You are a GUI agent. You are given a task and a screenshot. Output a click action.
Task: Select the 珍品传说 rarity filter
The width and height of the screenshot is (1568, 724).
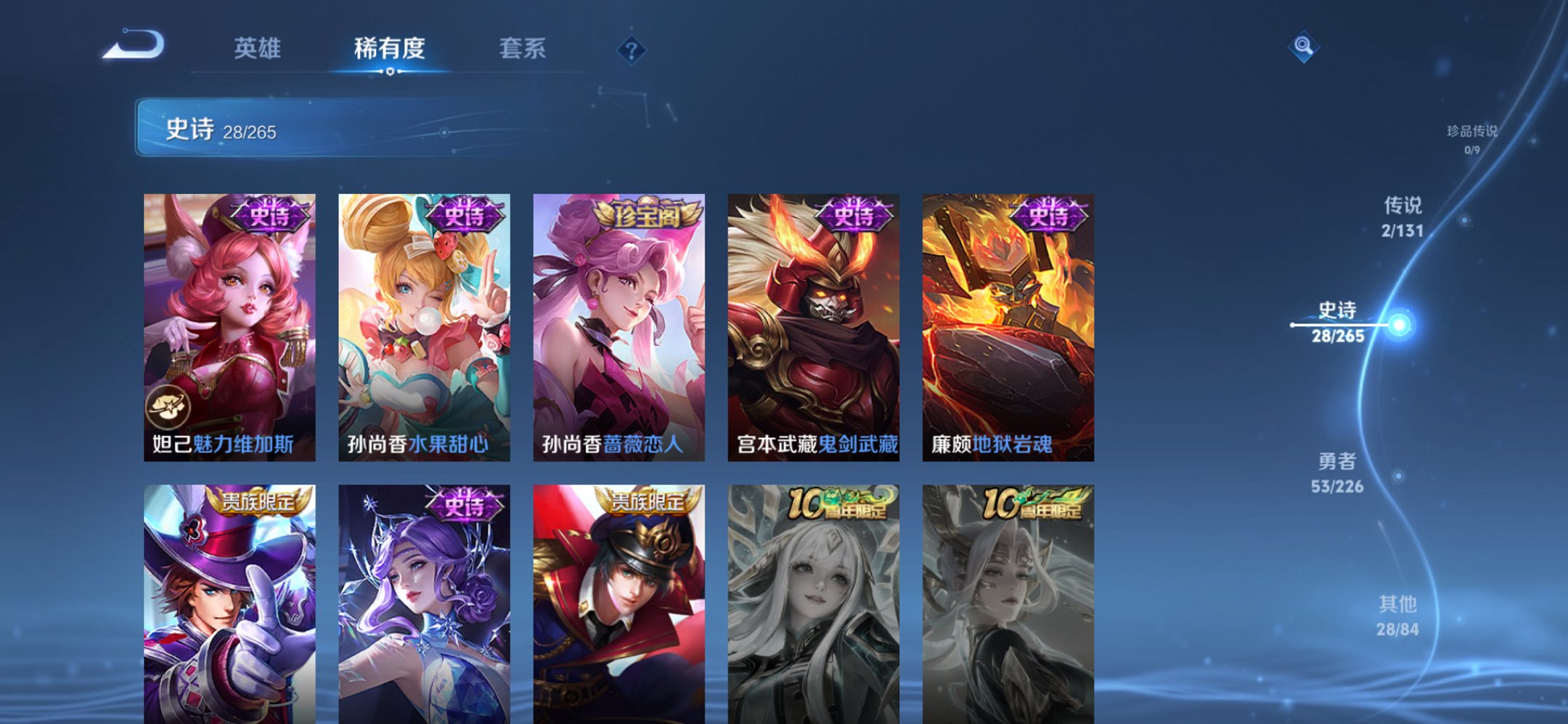(1472, 135)
